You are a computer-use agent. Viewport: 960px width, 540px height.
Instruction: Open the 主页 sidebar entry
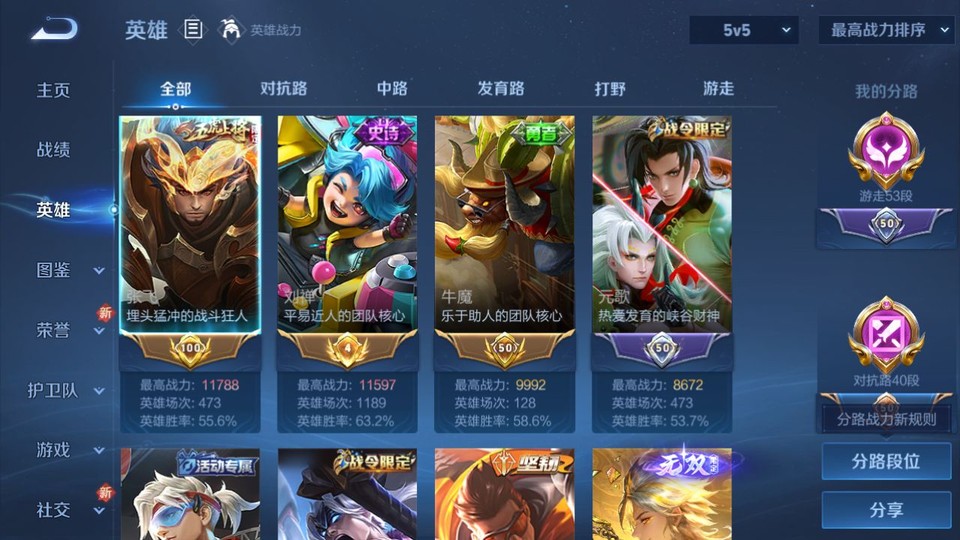(x=54, y=90)
